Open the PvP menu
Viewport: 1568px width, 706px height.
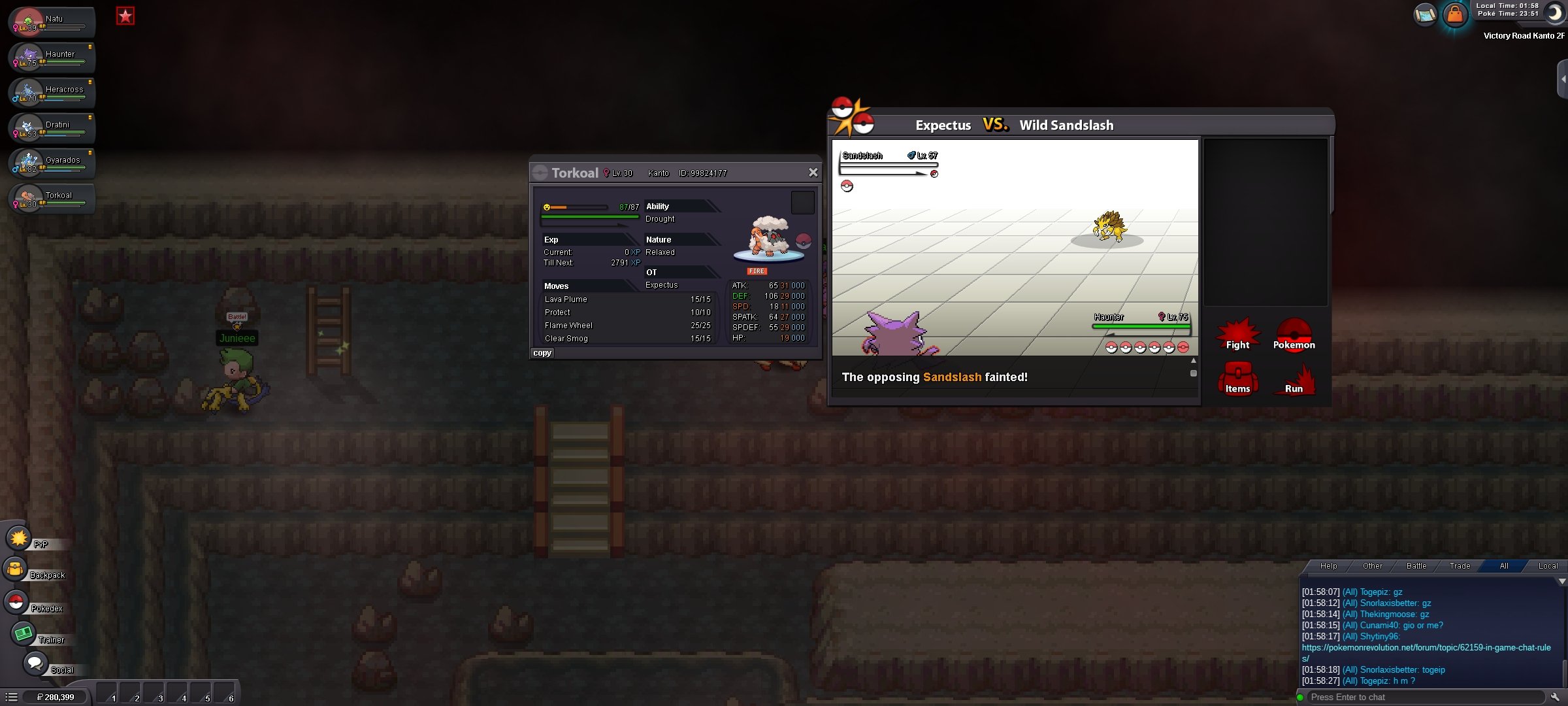coord(20,539)
